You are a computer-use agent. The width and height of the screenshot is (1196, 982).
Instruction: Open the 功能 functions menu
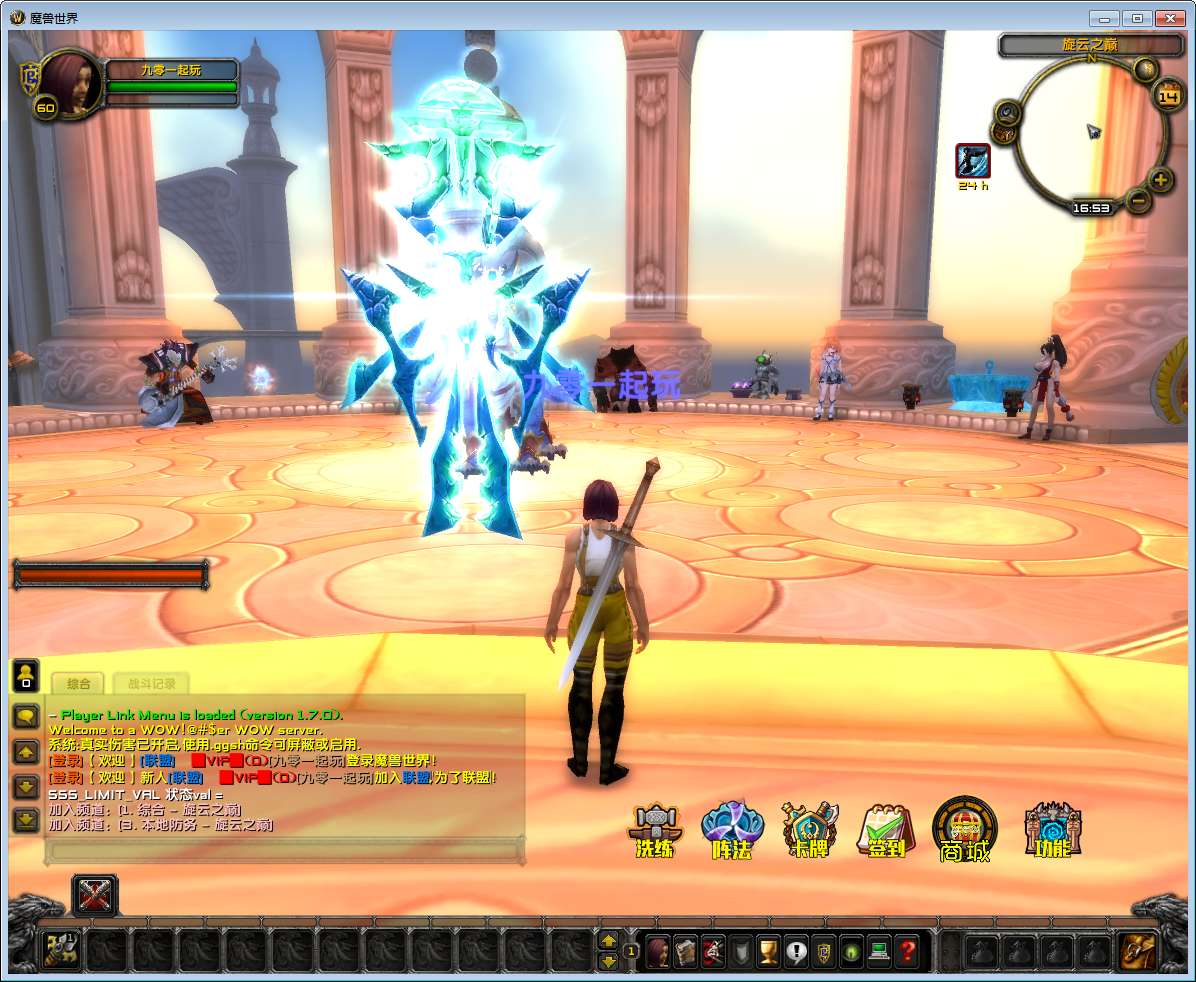click(1052, 831)
